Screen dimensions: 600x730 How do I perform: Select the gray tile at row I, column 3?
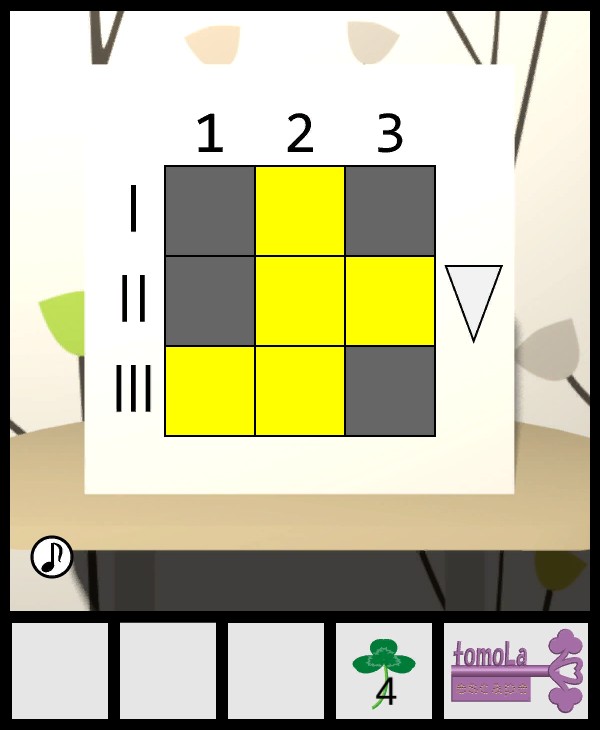(390, 211)
